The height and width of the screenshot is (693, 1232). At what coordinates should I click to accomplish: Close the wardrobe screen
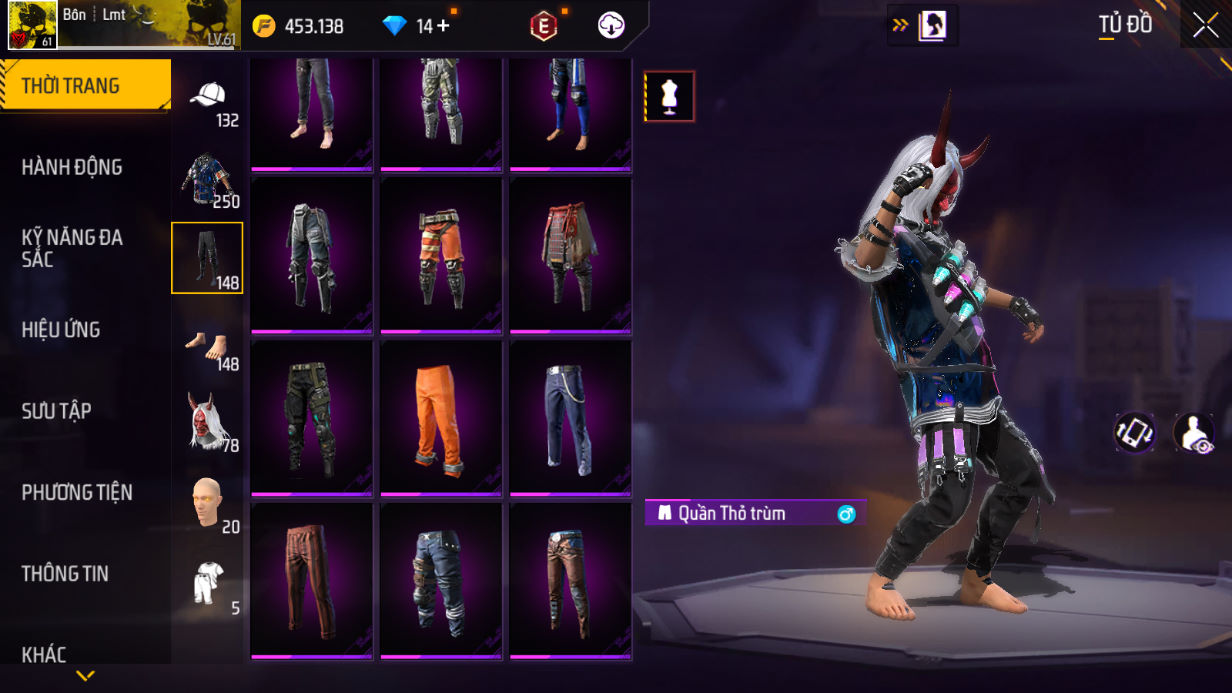(1205, 25)
